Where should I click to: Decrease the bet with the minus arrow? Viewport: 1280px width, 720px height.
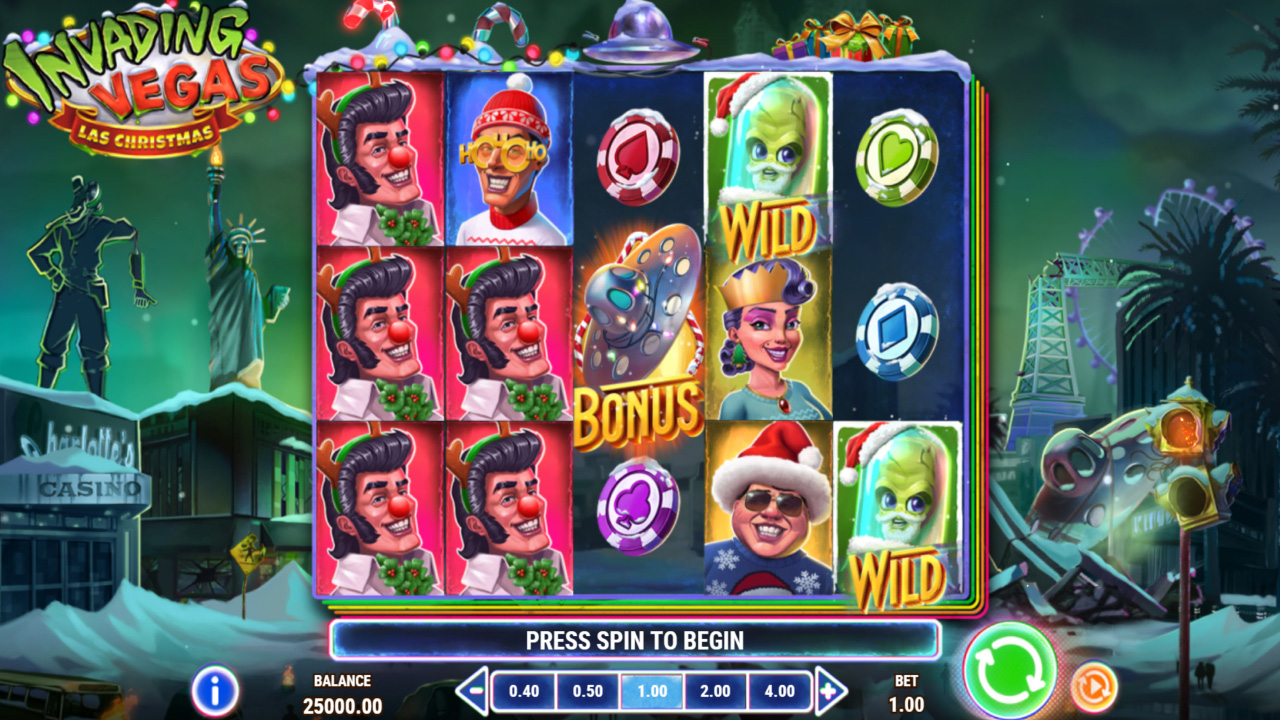[472, 691]
